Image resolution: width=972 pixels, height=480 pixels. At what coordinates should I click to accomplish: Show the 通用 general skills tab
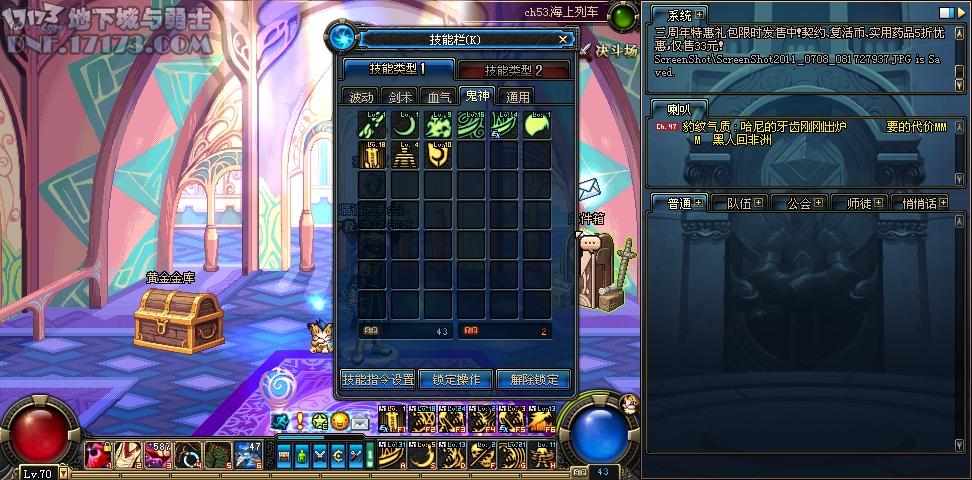517,97
